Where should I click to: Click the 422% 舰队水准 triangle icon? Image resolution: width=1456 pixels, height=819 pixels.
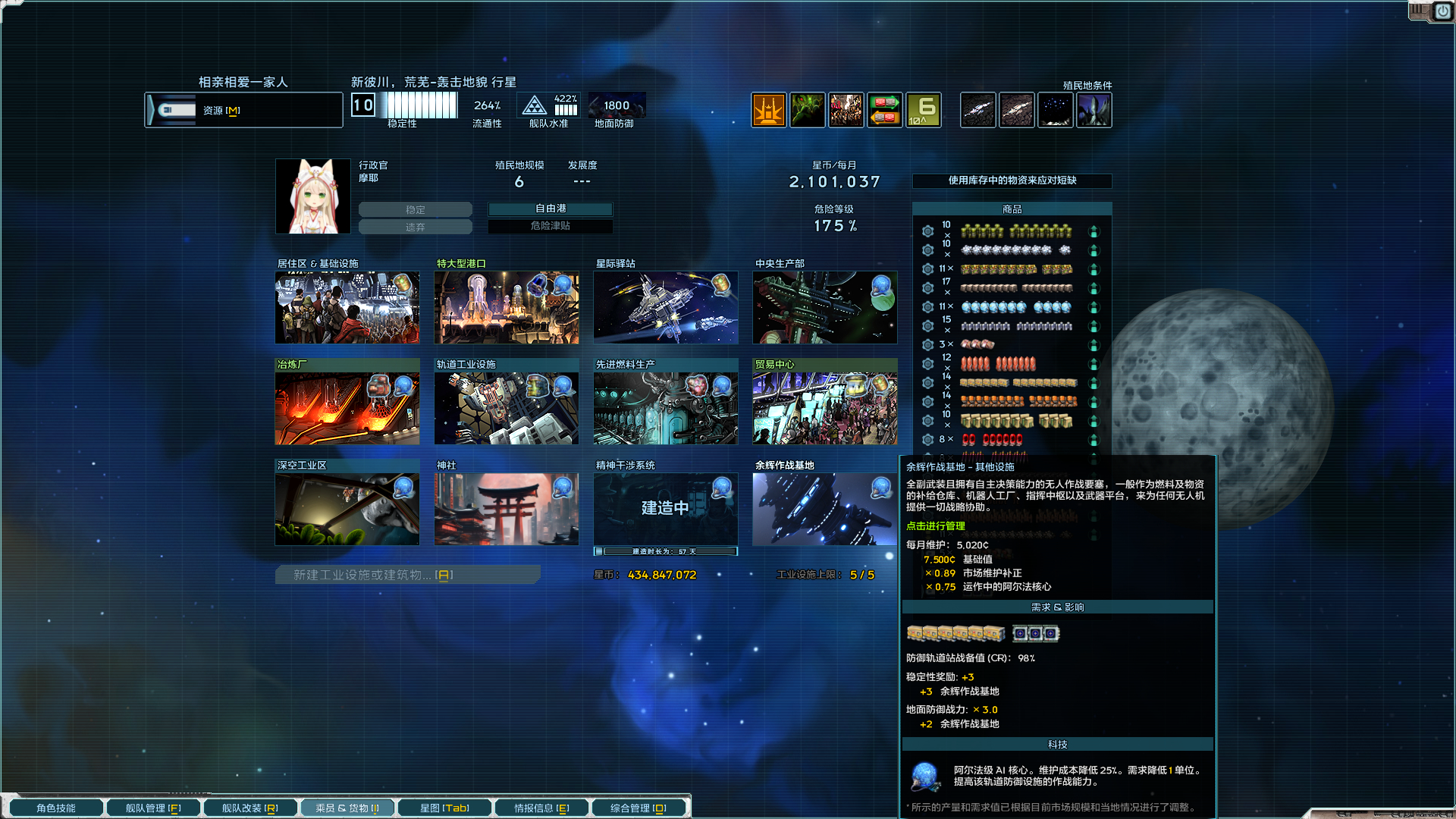(x=535, y=105)
